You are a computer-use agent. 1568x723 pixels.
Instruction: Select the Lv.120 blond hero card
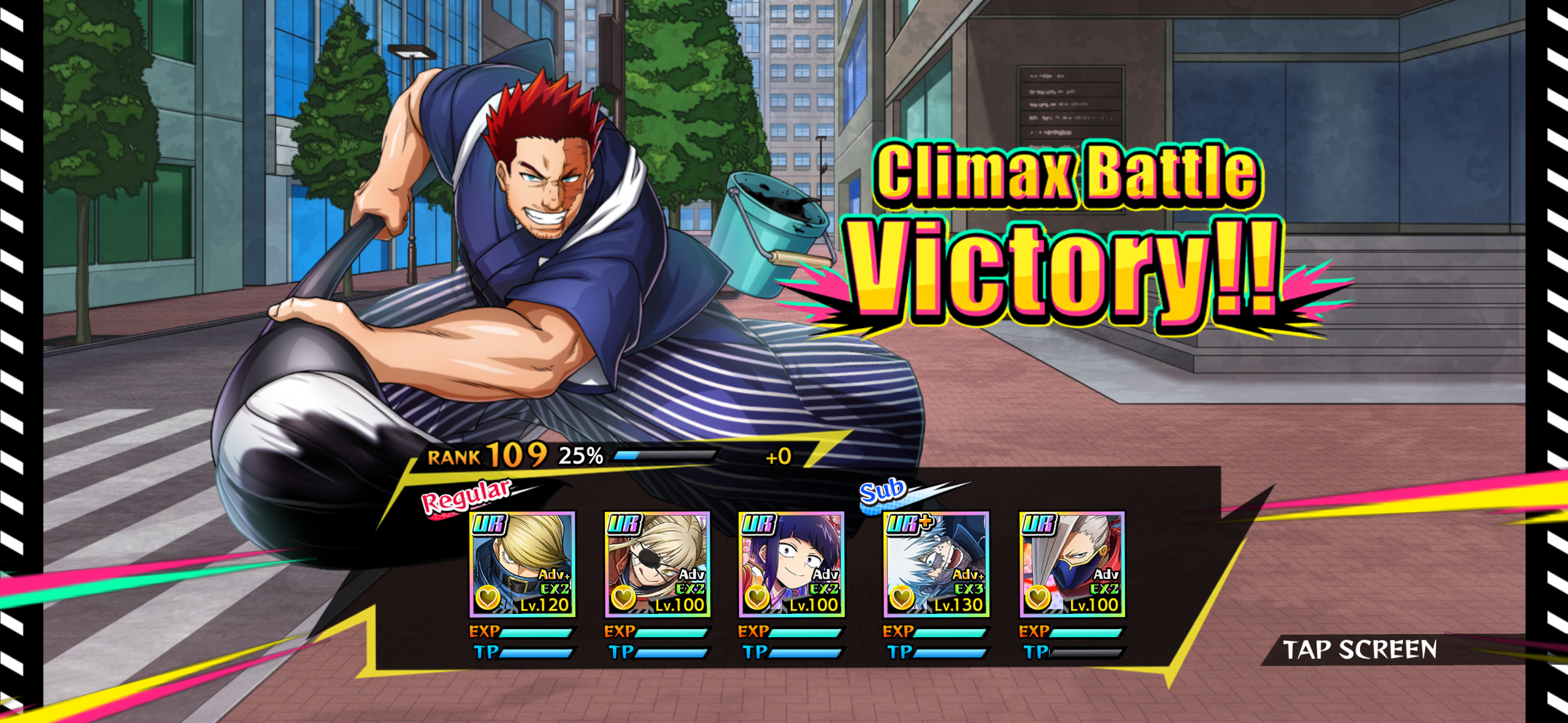tap(522, 564)
